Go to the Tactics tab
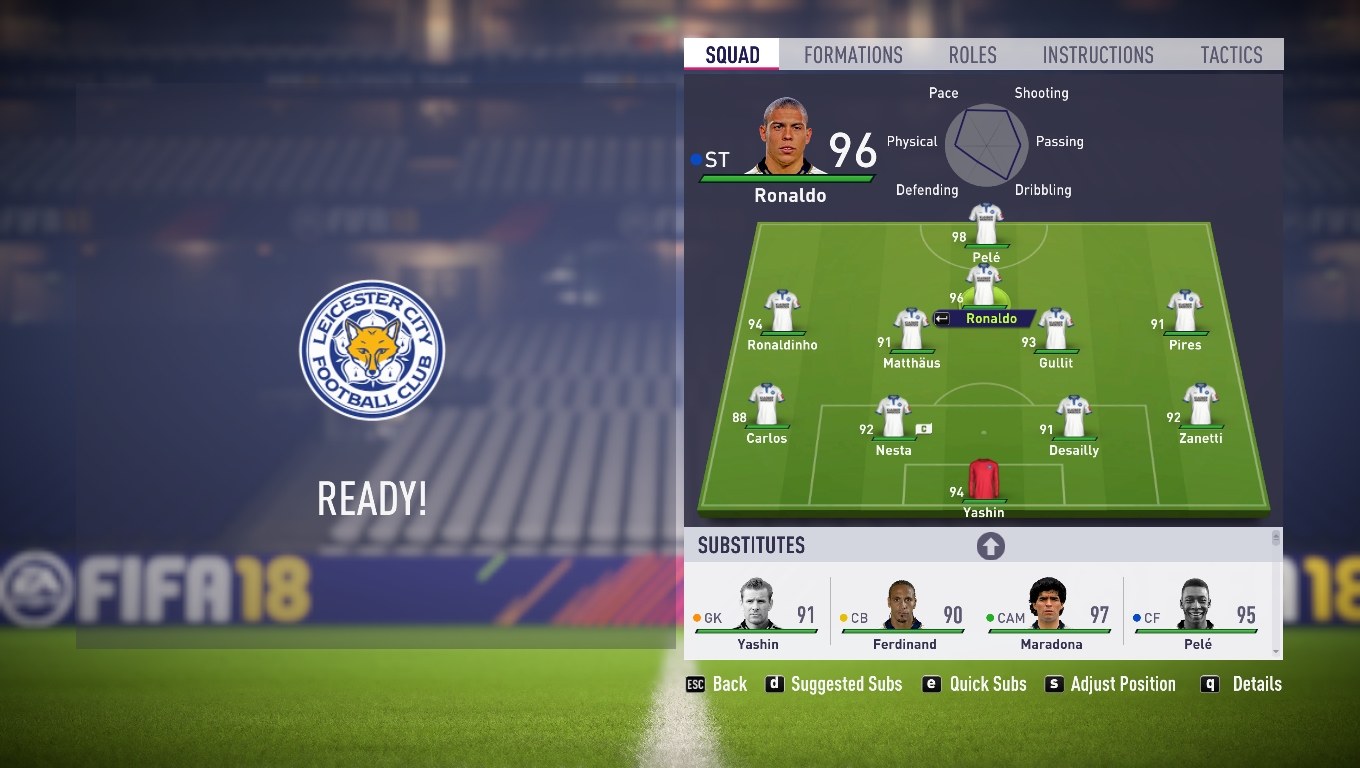Image resolution: width=1360 pixels, height=768 pixels. point(1231,55)
